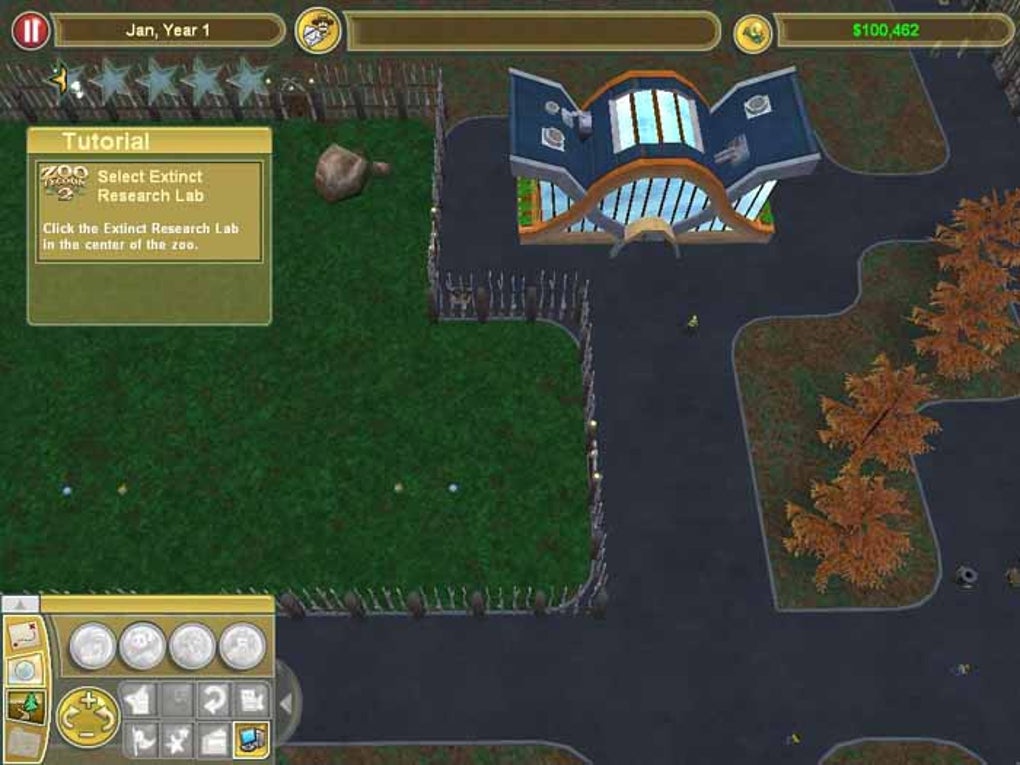The height and width of the screenshot is (765, 1020).
Task: Open the computer options button
Action: pos(251,741)
